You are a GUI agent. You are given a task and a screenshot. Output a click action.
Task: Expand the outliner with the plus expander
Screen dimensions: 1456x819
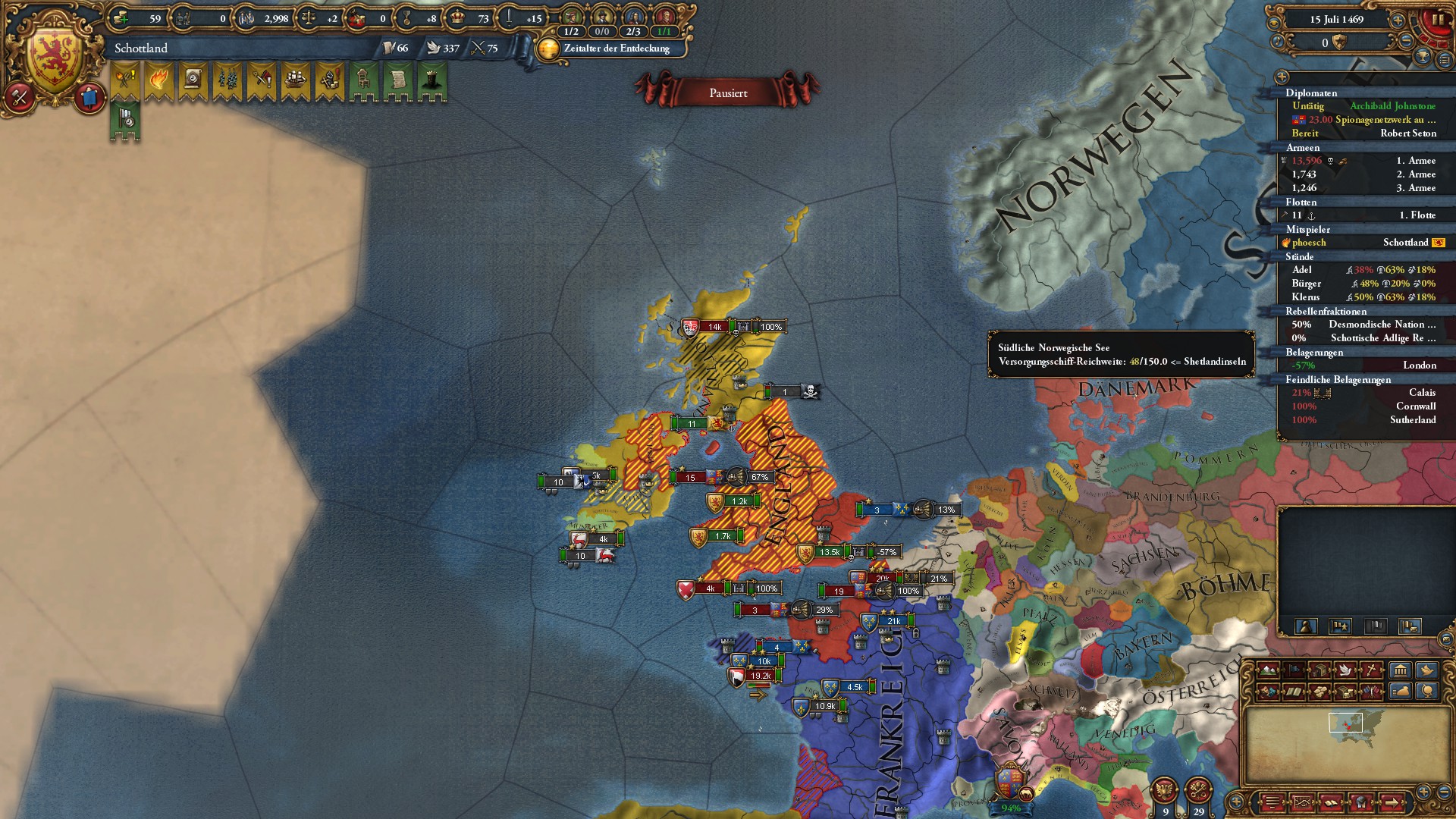click(x=1282, y=77)
